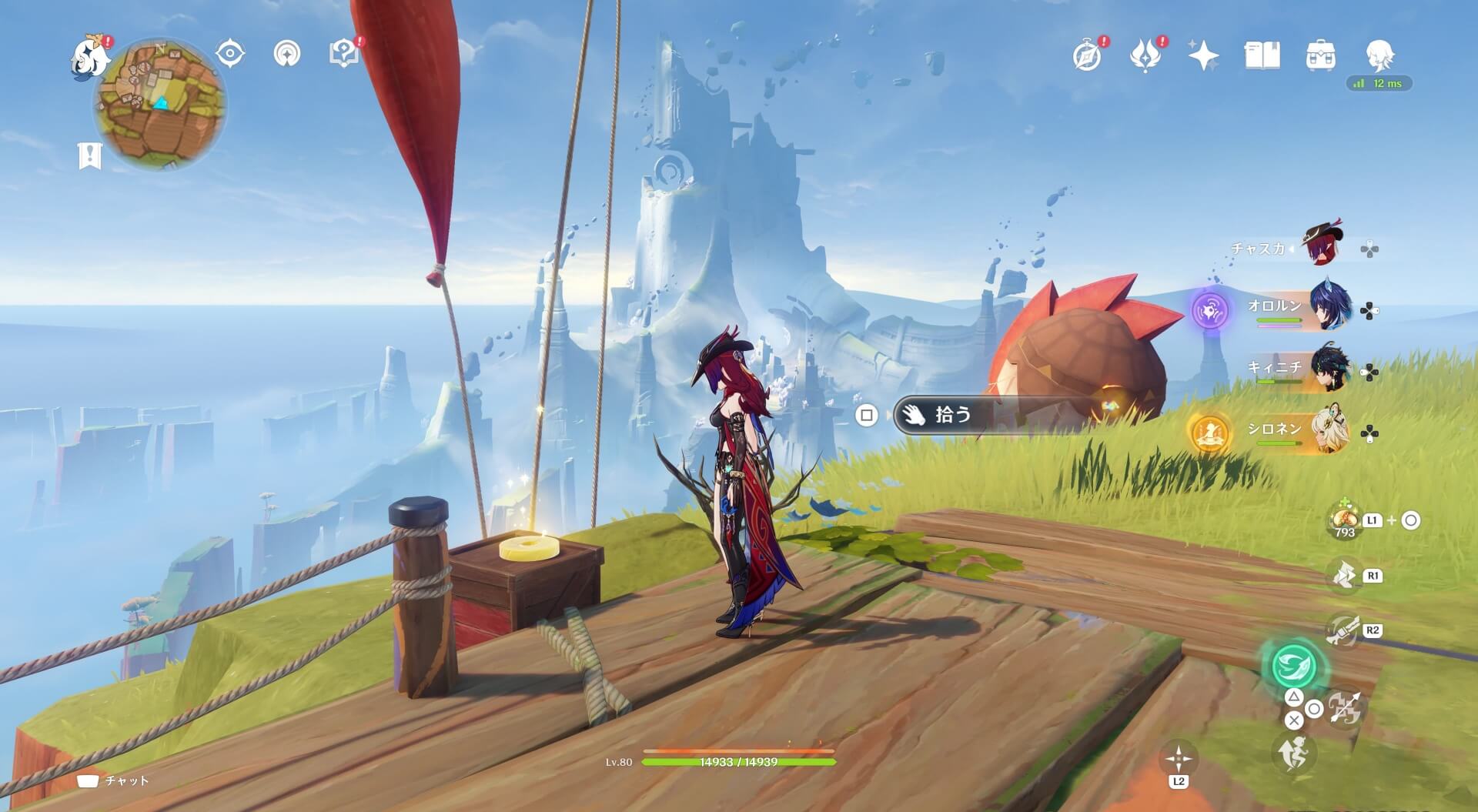Open the Paimon menu icon
This screenshot has height=812, width=1478.
coord(89,57)
